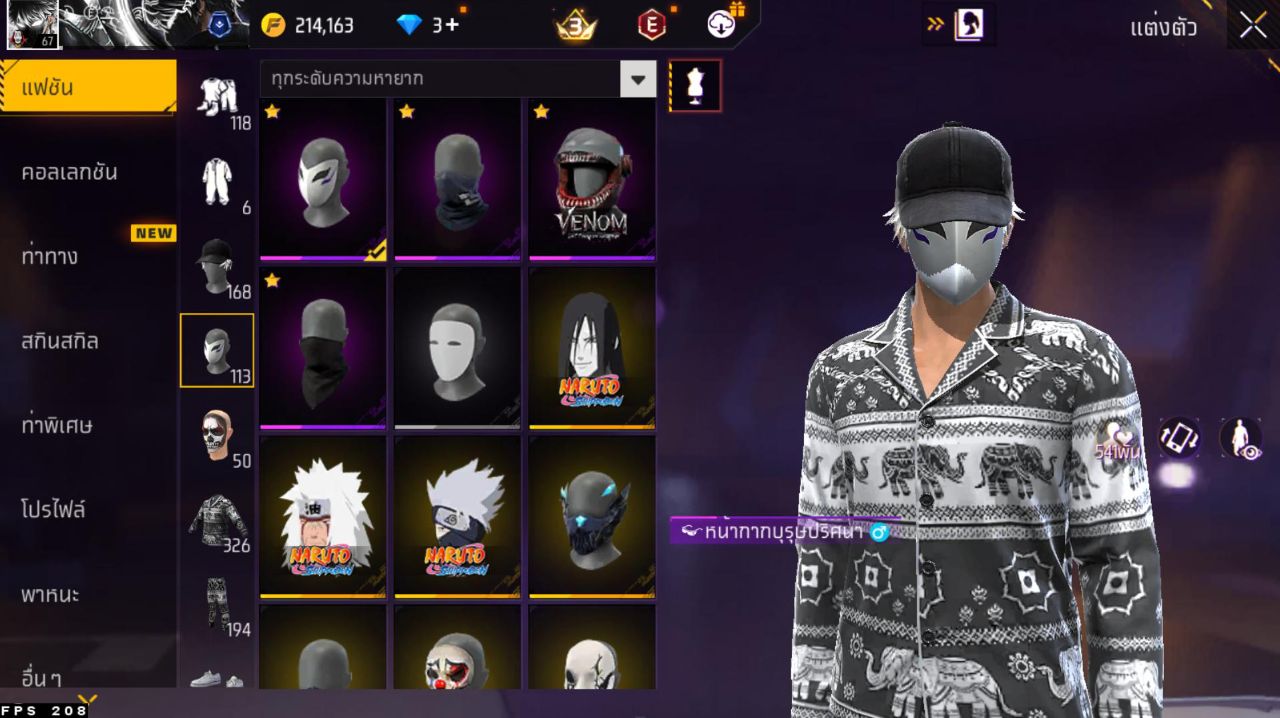Viewport: 1280px width, 718px height.
Task: Toggle the character visibility eye icon
Action: pos(1240,438)
